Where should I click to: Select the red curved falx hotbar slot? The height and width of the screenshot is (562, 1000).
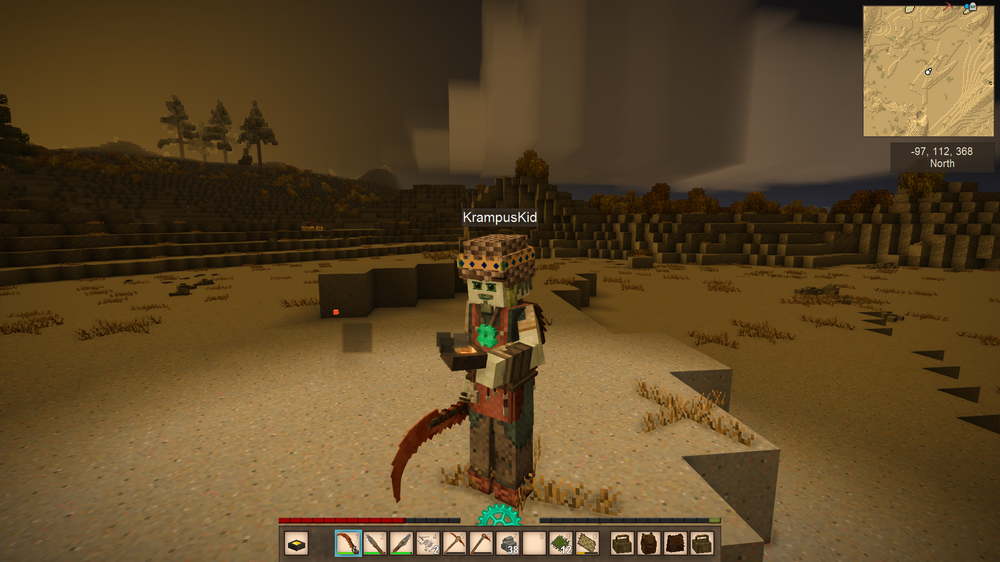click(348, 544)
